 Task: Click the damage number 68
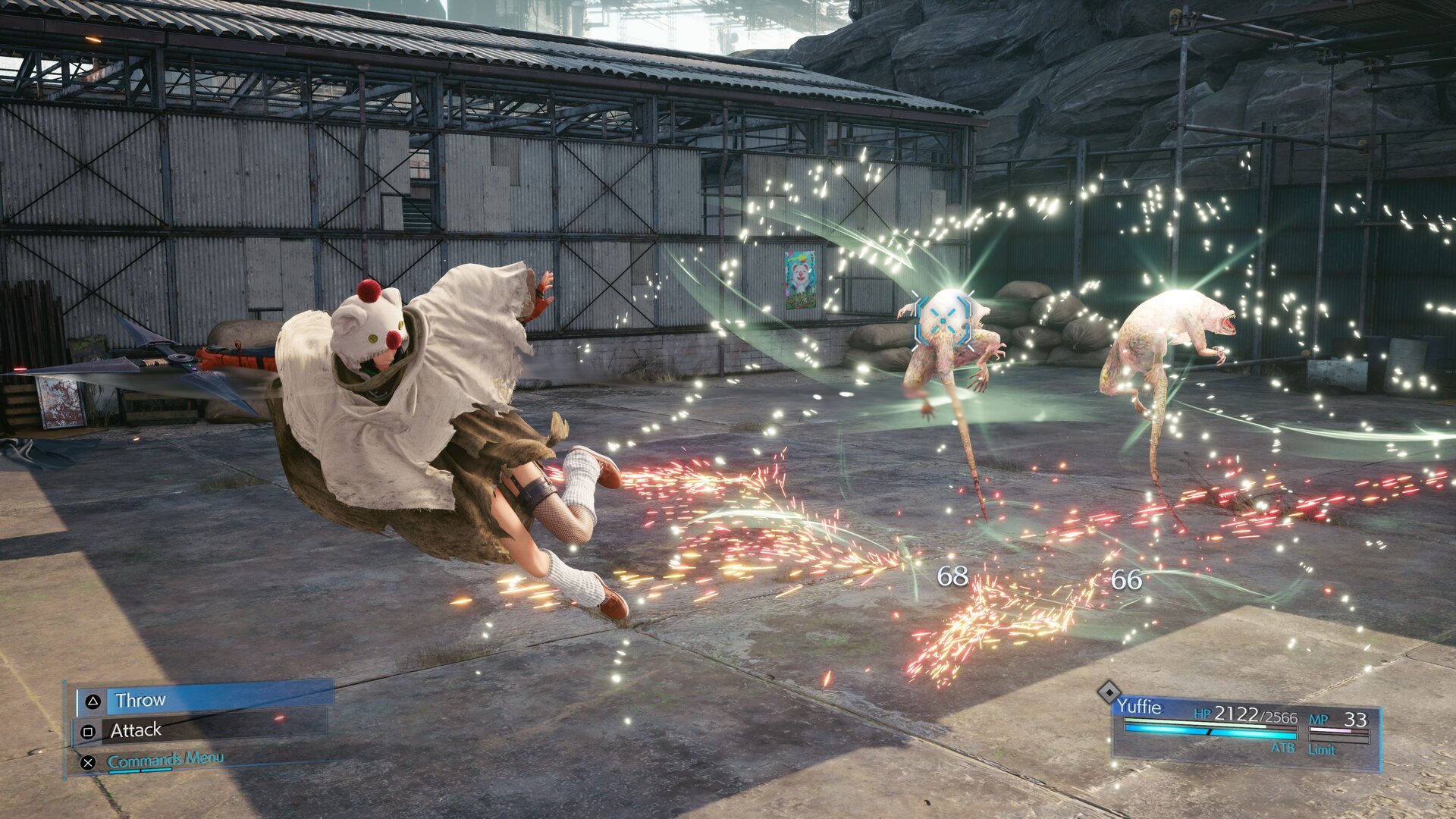pos(955,576)
